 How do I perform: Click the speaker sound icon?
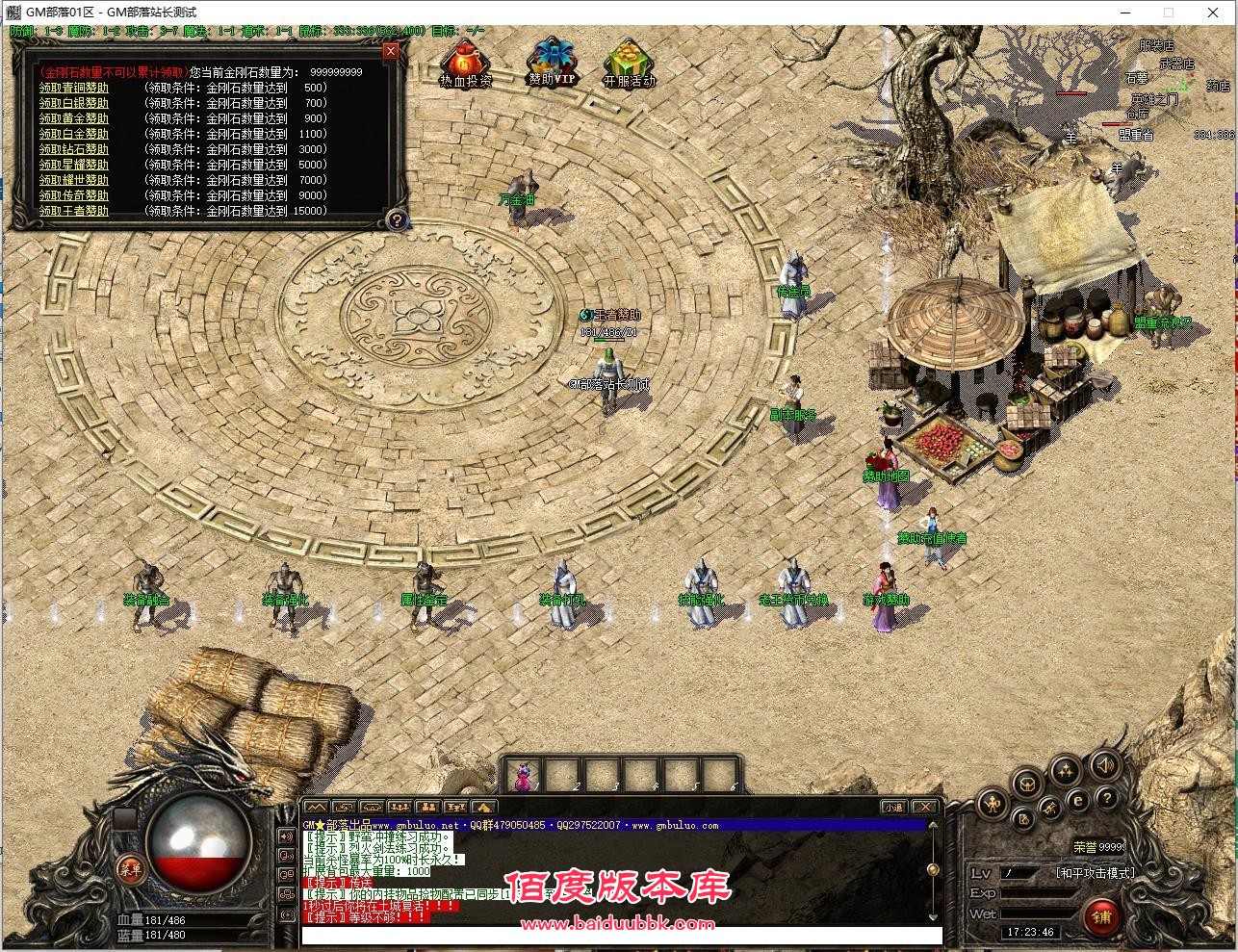[1104, 766]
